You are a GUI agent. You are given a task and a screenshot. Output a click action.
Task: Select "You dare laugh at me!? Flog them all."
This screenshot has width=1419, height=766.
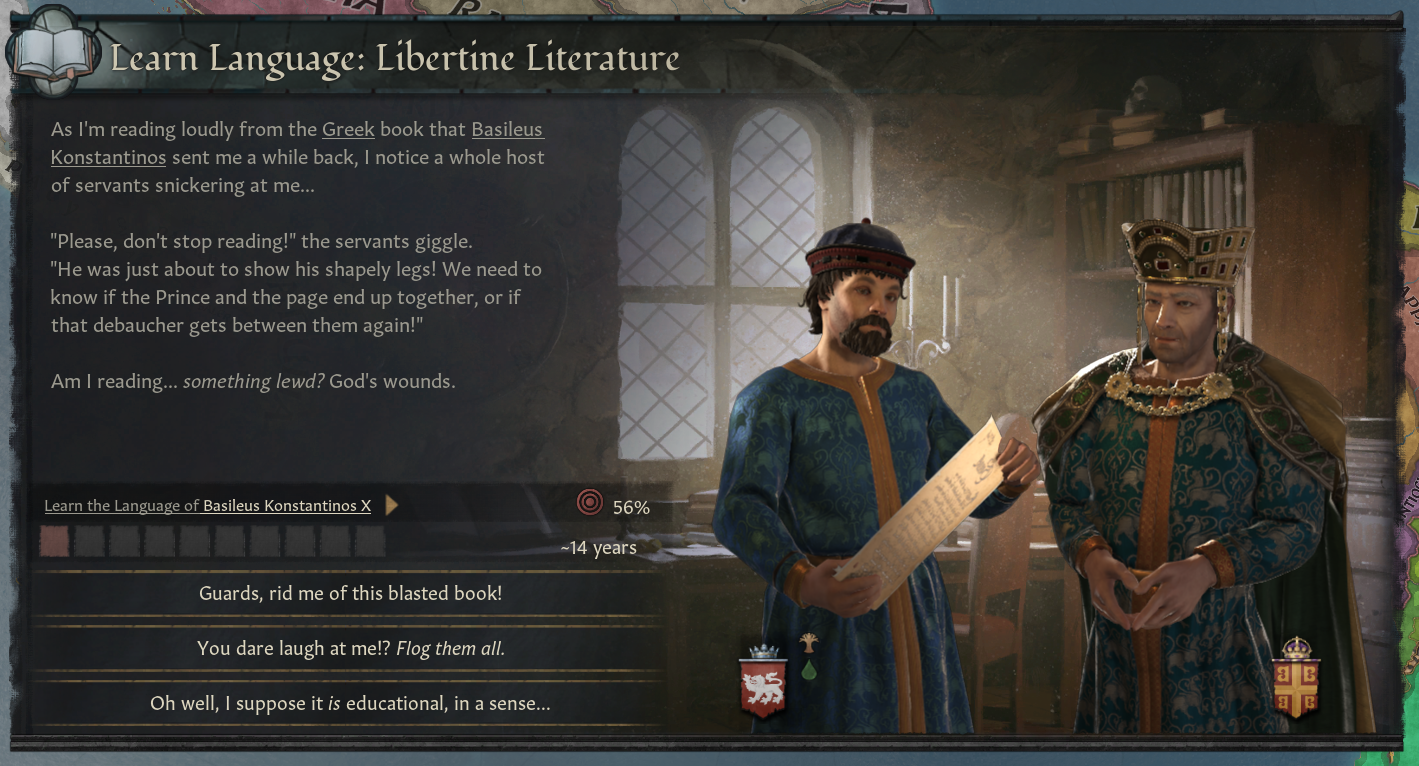coord(350,648)
